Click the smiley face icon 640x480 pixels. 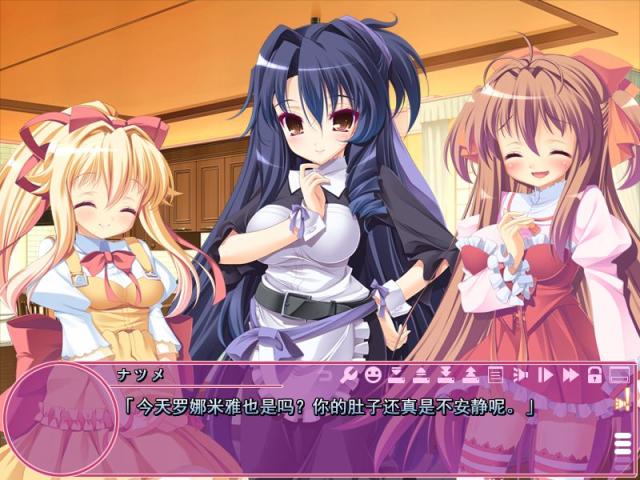[373, 375]
